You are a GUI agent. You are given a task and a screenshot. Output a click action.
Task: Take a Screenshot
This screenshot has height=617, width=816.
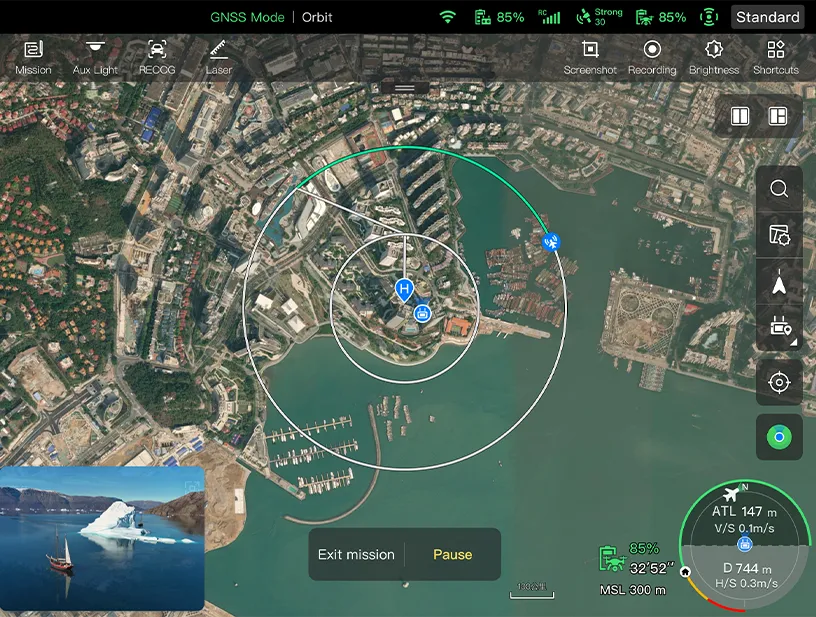(590, 57)
